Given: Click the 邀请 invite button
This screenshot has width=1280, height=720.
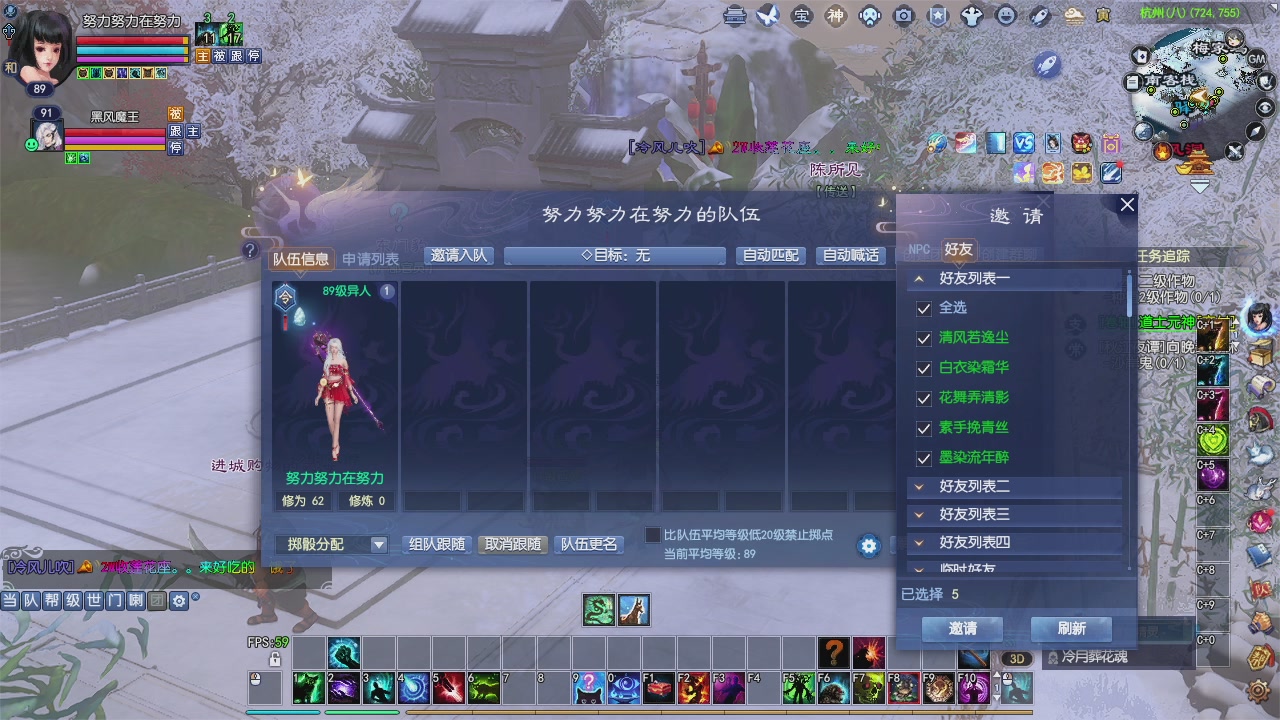Looking at the screenshot, I should pos(961,629).
